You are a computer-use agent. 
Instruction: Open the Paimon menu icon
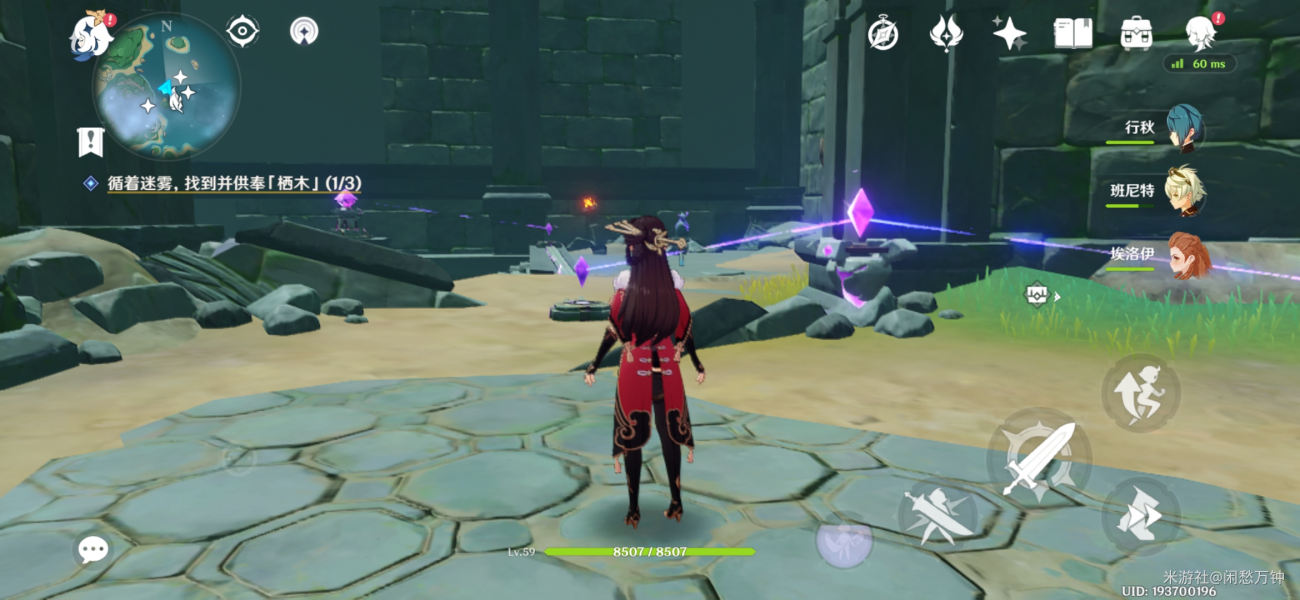[x=91, y=34]
